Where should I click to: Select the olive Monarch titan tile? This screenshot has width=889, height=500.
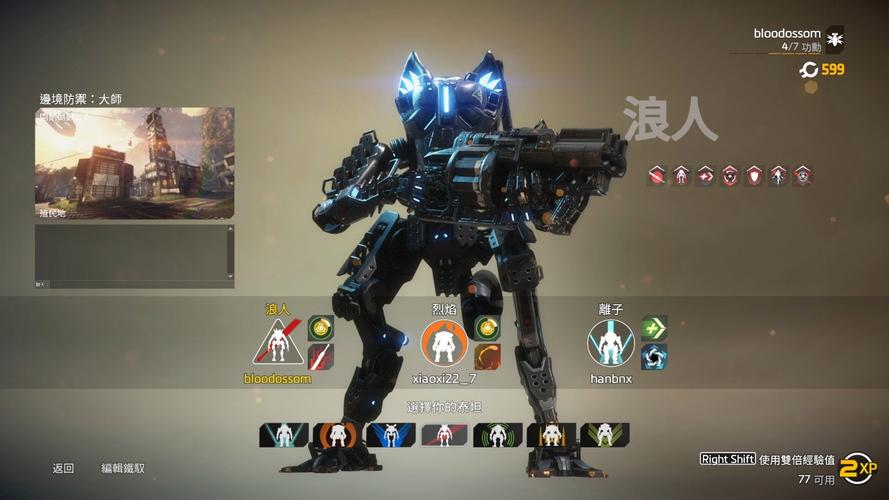point(605,435)
